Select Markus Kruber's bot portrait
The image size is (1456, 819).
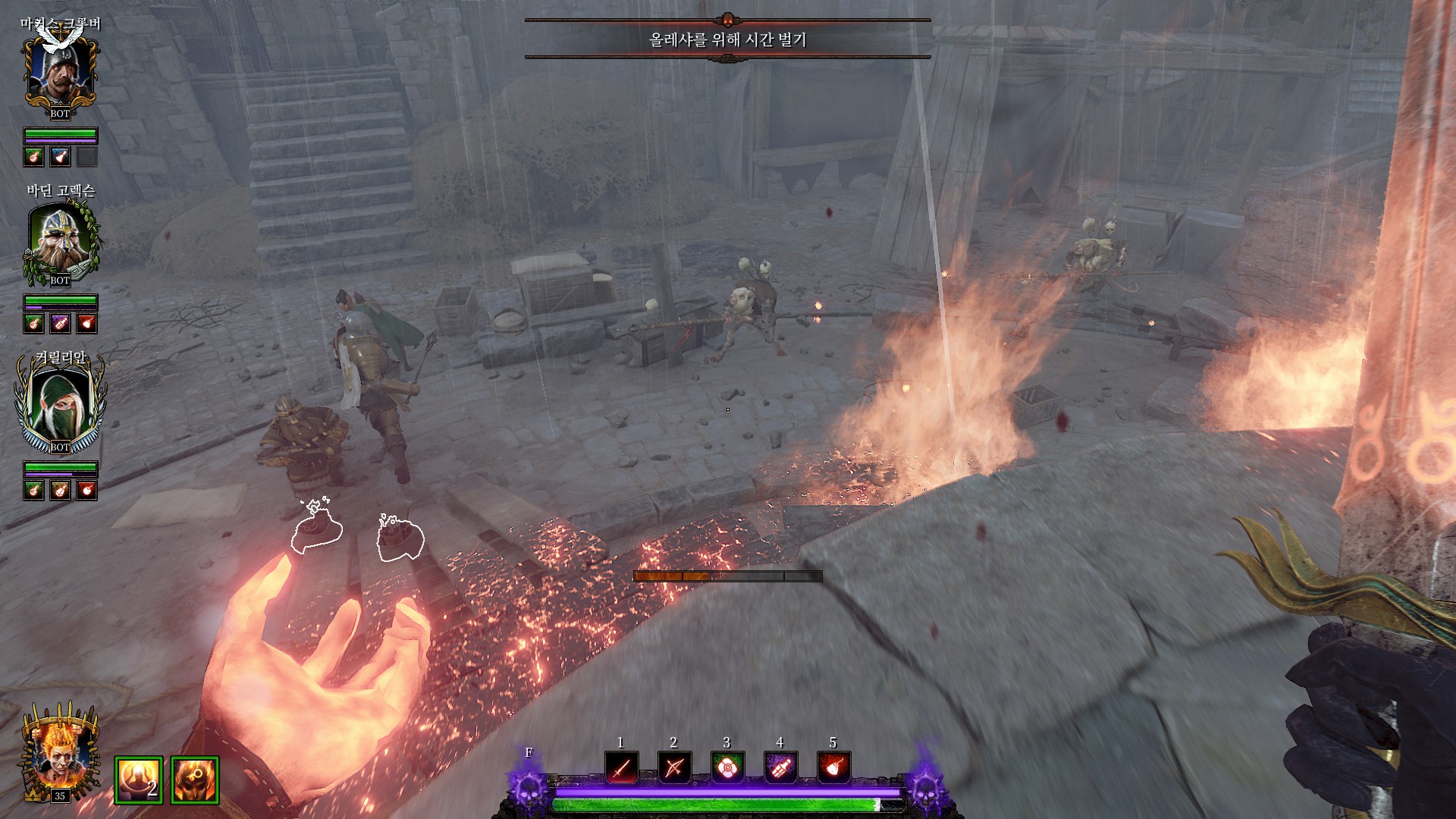coord(60,72)
